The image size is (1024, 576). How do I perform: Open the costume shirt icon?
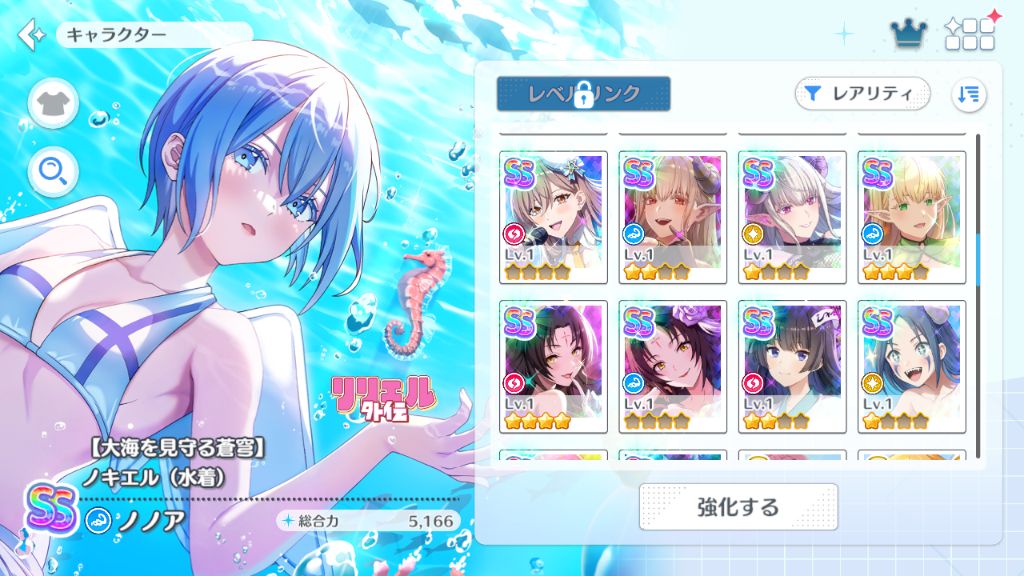click(x=53, y=103)
